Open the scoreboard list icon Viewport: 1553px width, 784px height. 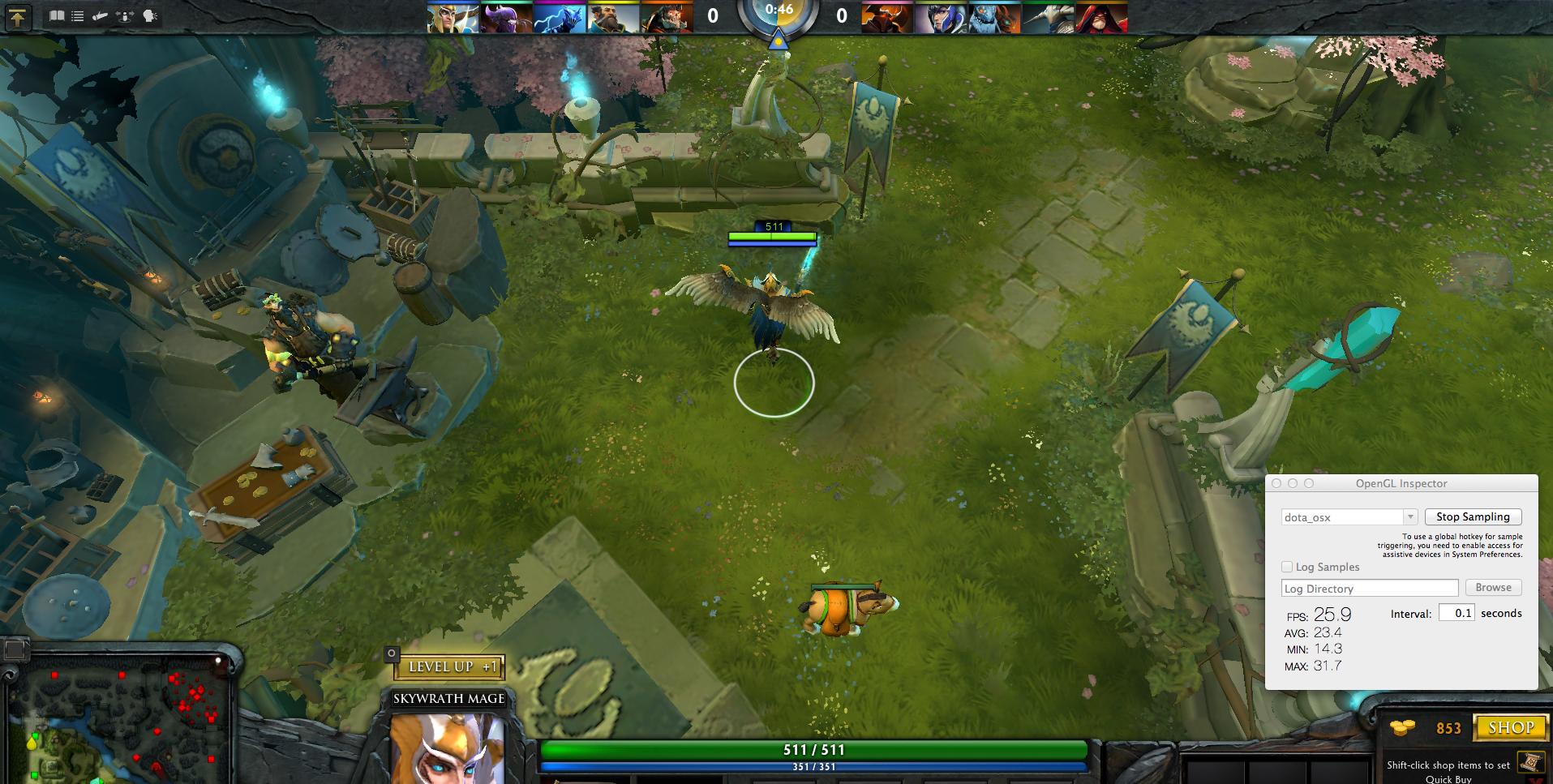click(78, 15)
